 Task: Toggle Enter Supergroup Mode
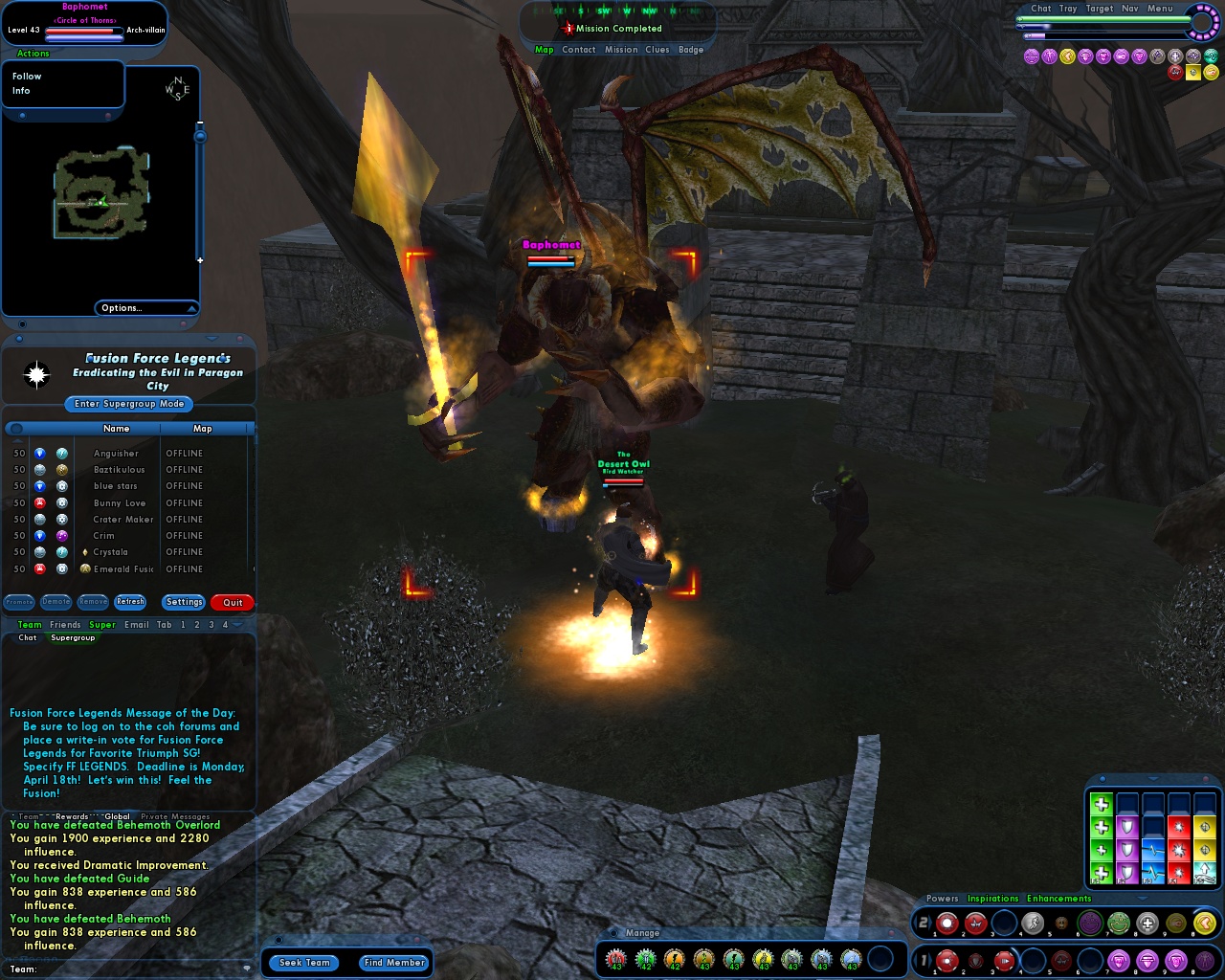pyautogui.click(x=127, y=404)
